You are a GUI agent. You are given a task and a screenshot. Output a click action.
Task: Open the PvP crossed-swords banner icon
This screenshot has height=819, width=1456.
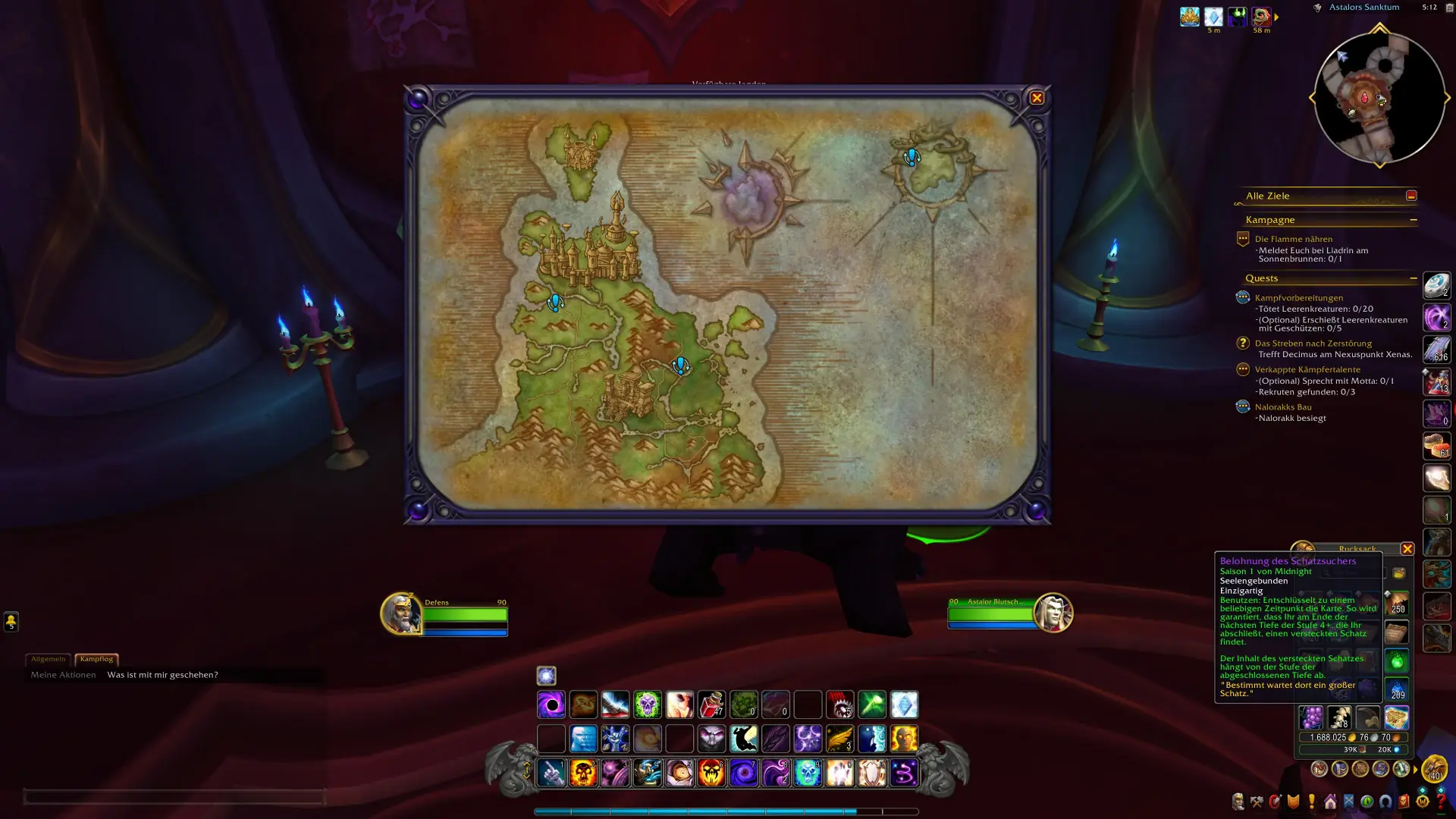(x=1349, y=802)
